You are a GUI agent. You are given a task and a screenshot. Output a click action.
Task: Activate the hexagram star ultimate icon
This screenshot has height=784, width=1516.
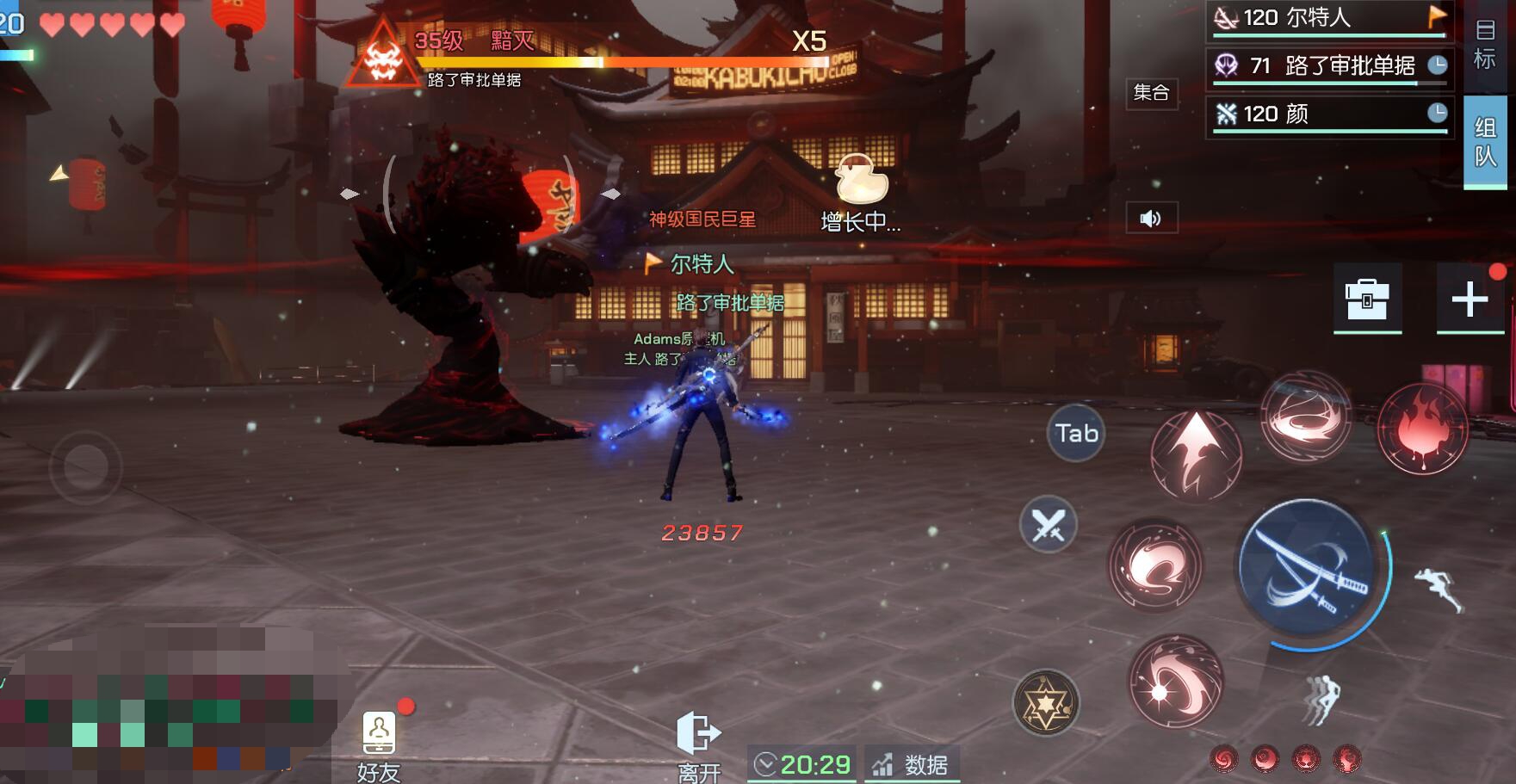1045,703
